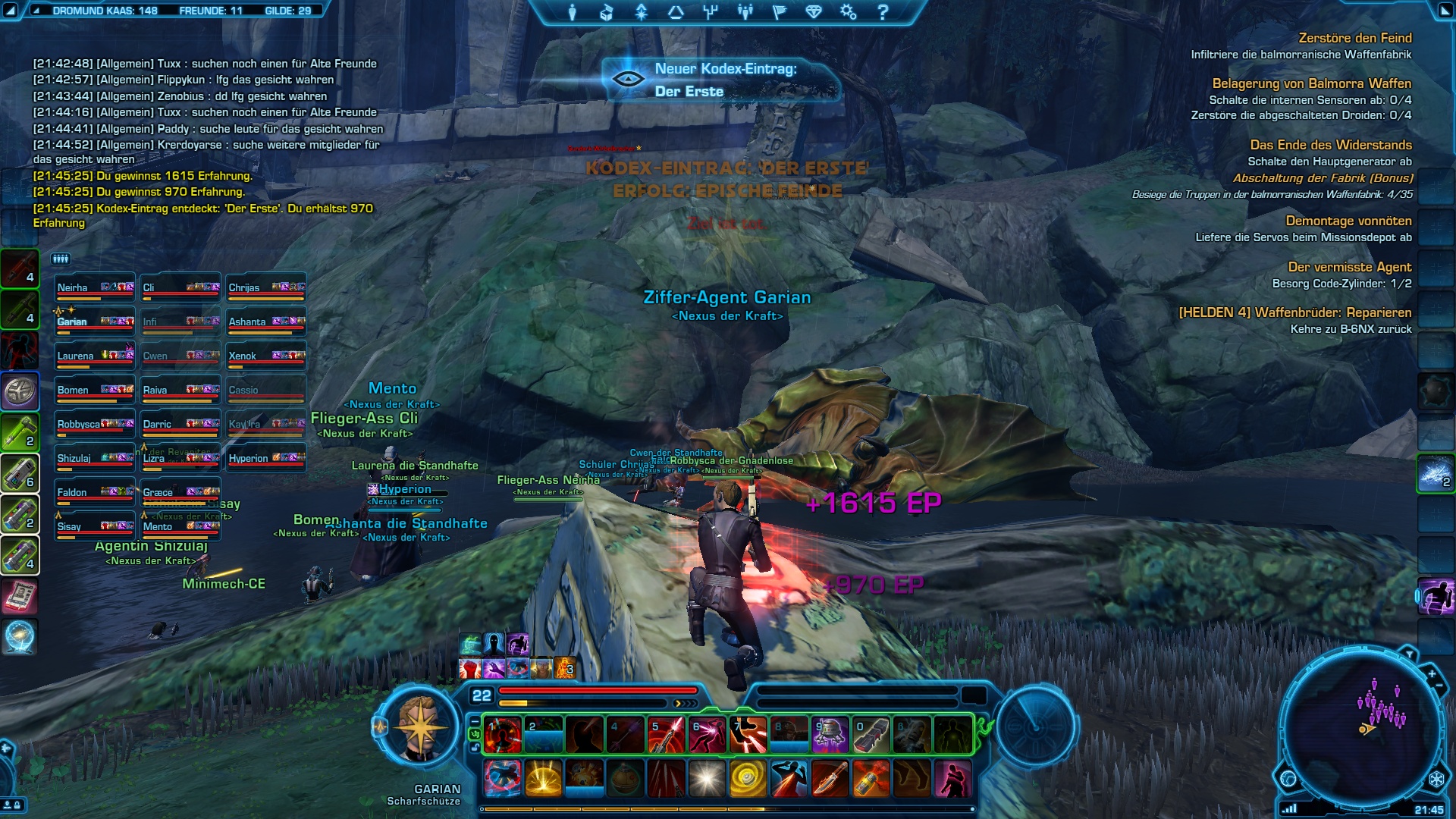Open the inventory box icon

click(x=607, y=12)
